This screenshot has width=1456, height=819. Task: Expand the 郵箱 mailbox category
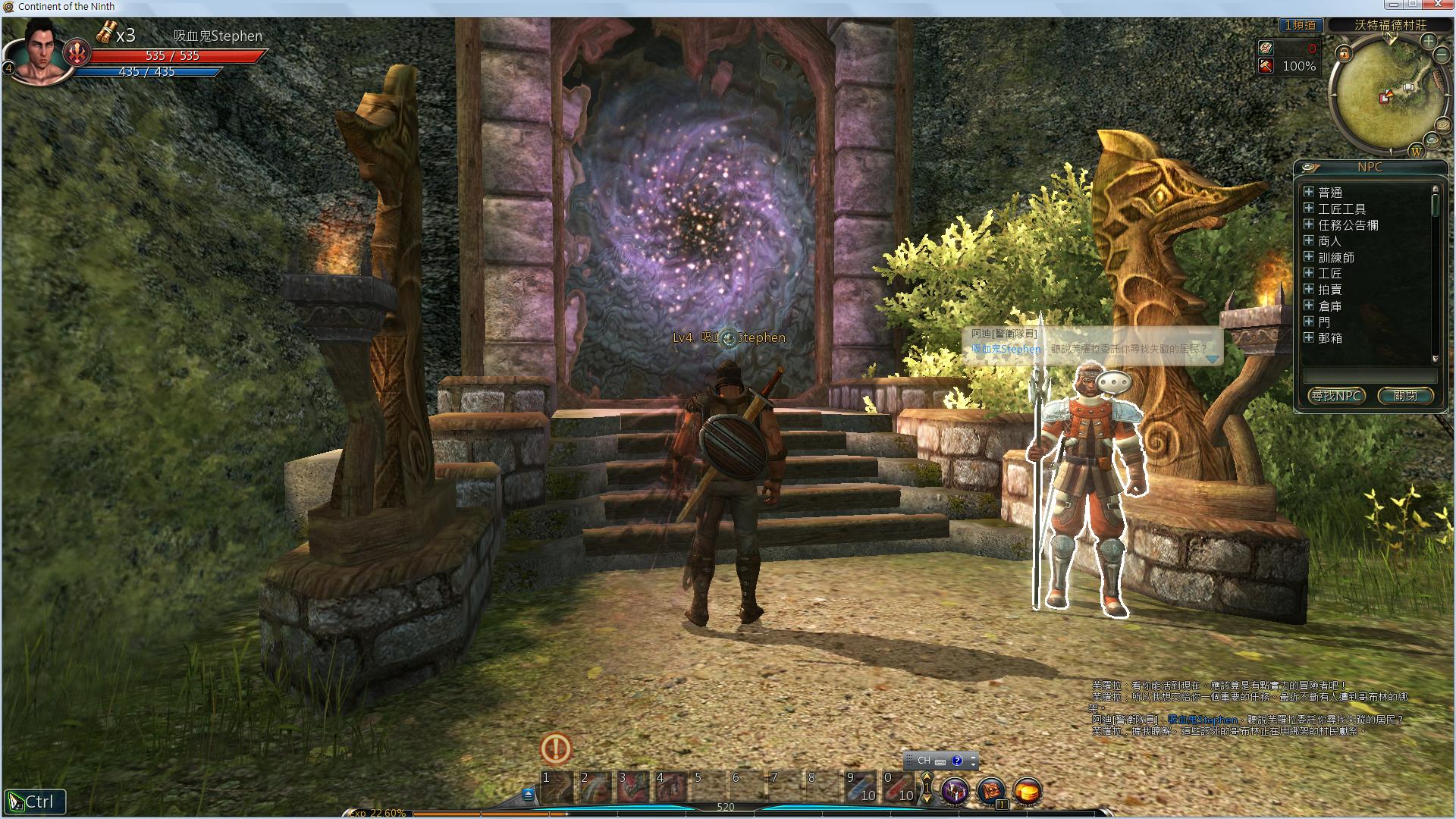point(1308,337)
